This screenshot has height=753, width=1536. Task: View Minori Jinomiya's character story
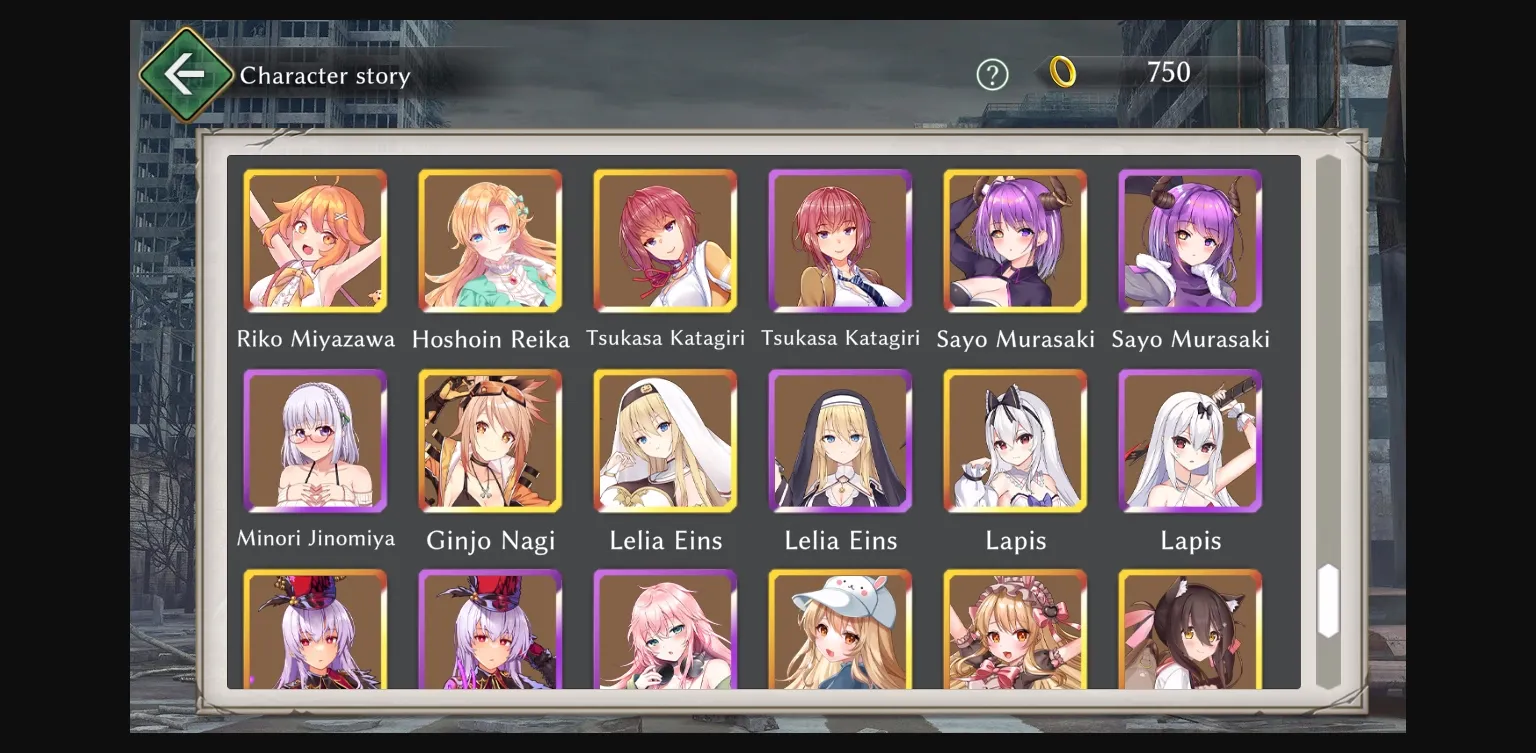point(315,442)
